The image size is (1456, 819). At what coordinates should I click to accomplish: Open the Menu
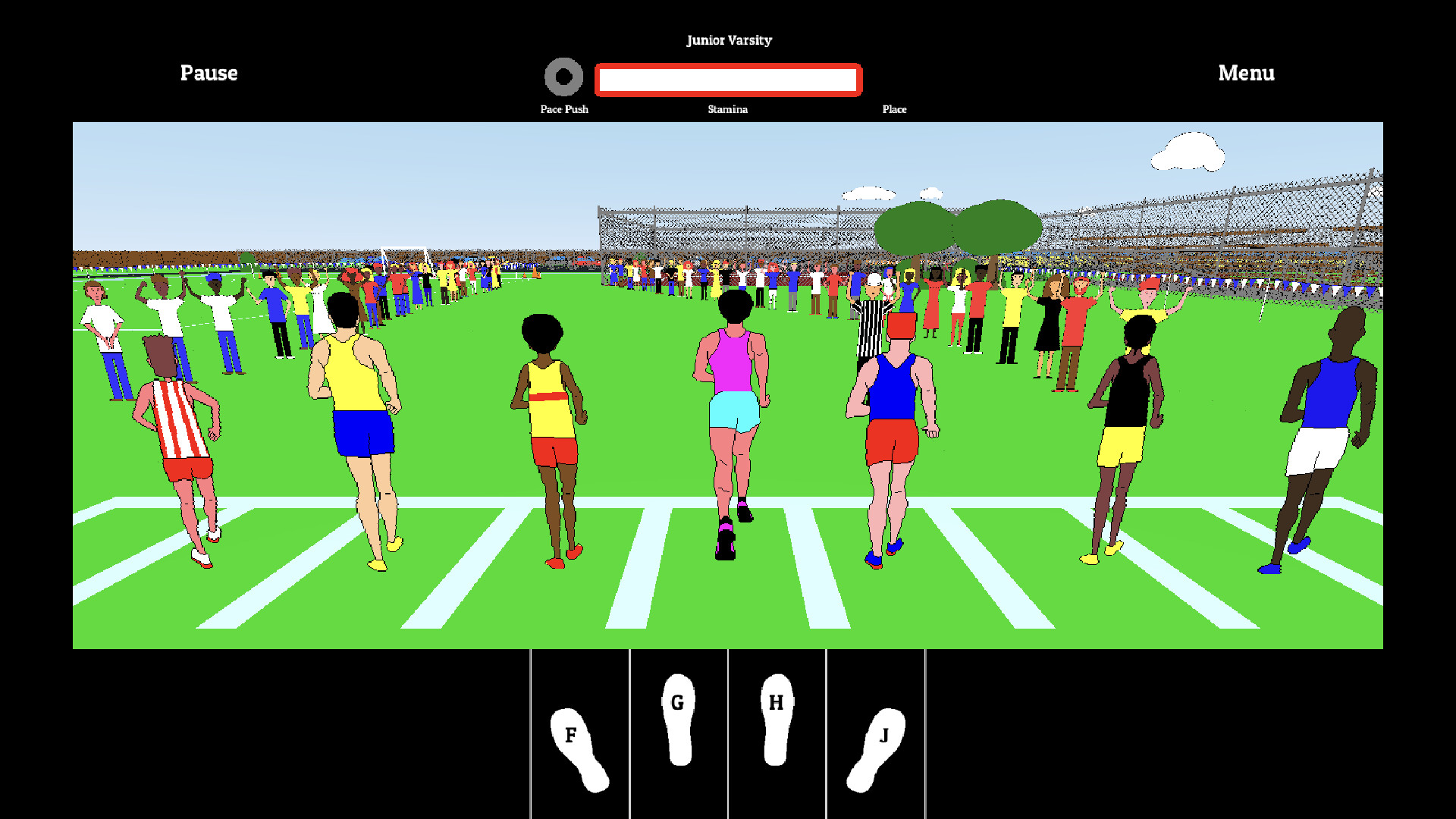1246,74
